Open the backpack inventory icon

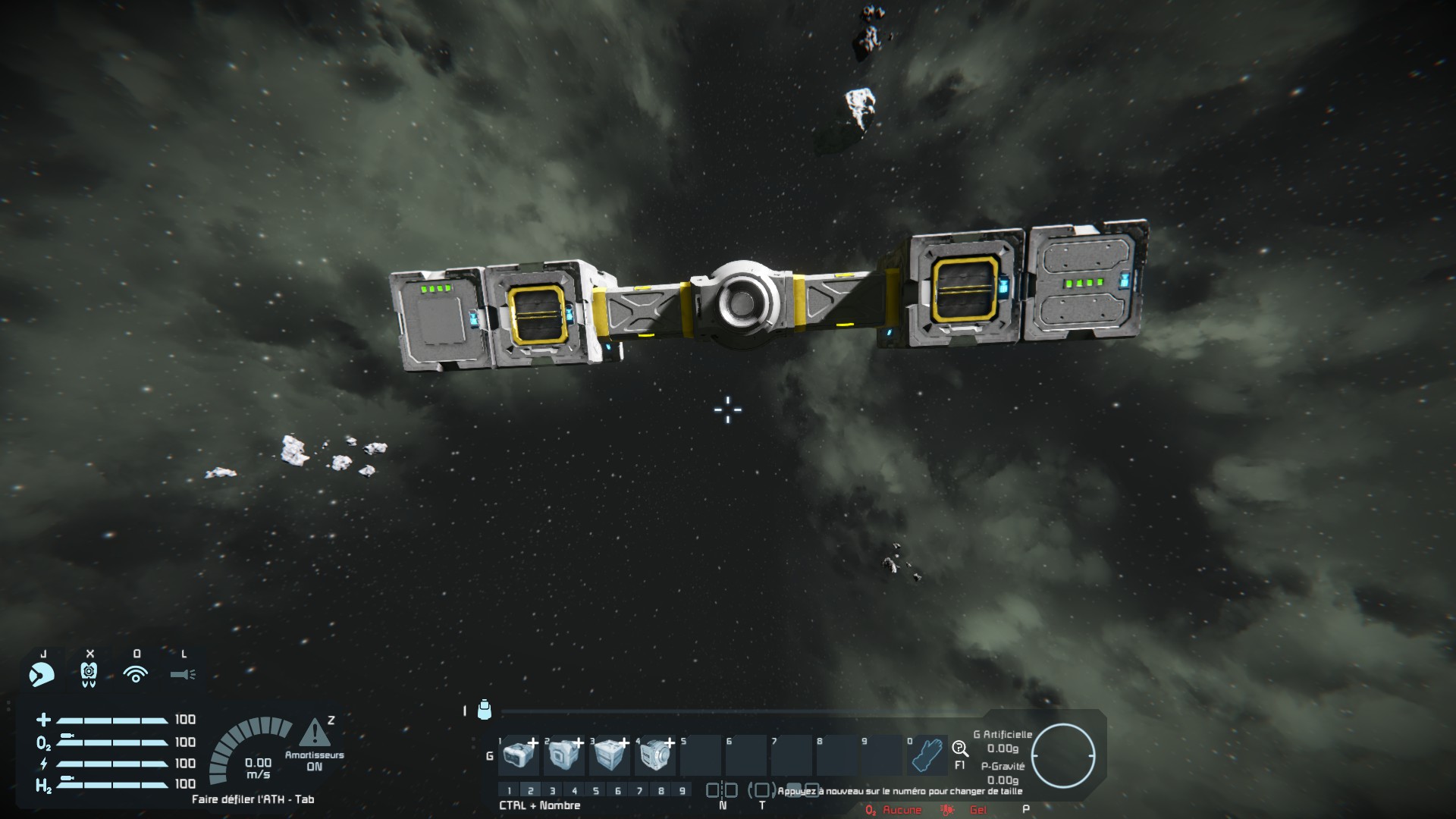tap(485, 710)
